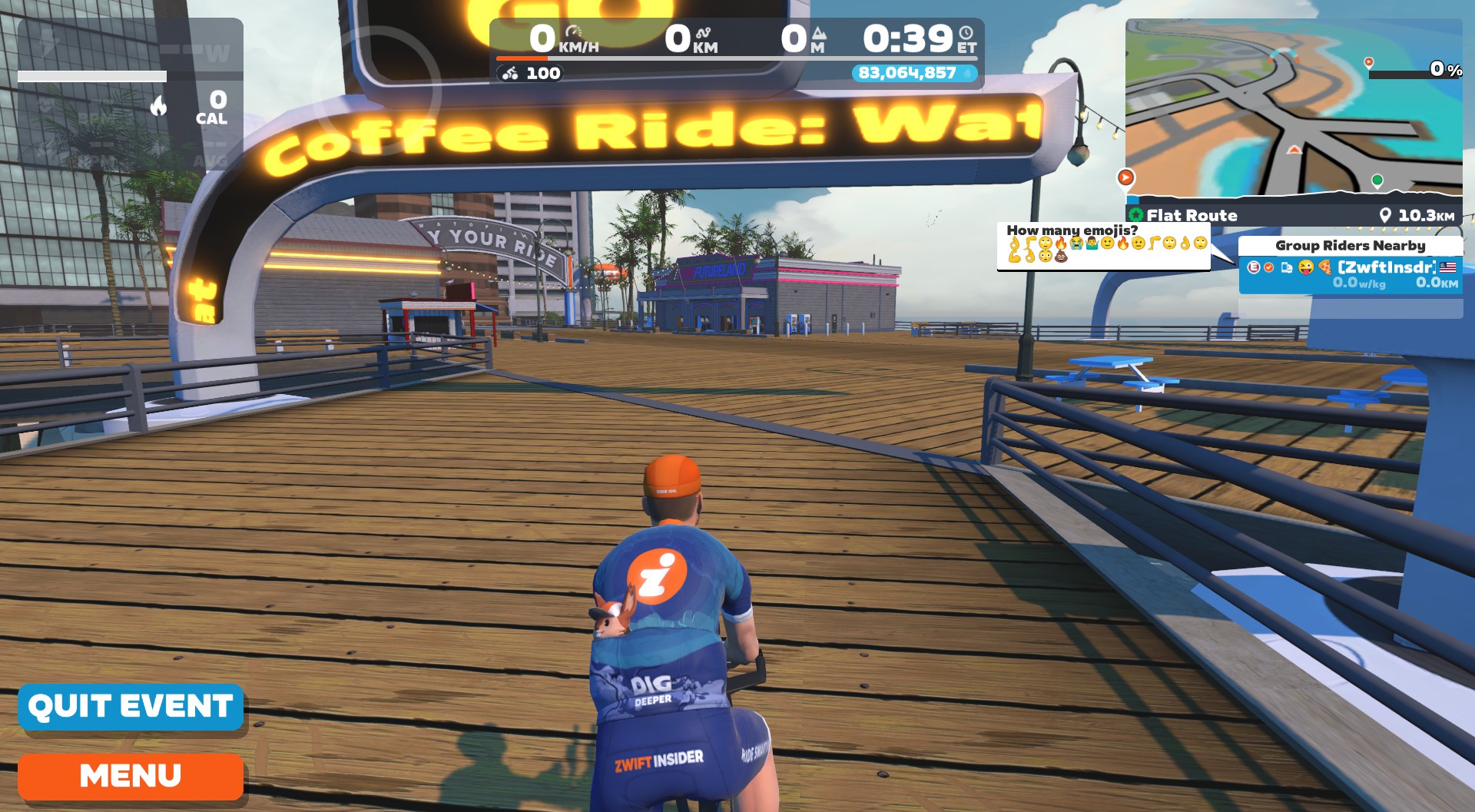This screenshot has width=1475, height=812.
Task: Select the ZwftInsdr rider row
Action: pos(1351,275)
